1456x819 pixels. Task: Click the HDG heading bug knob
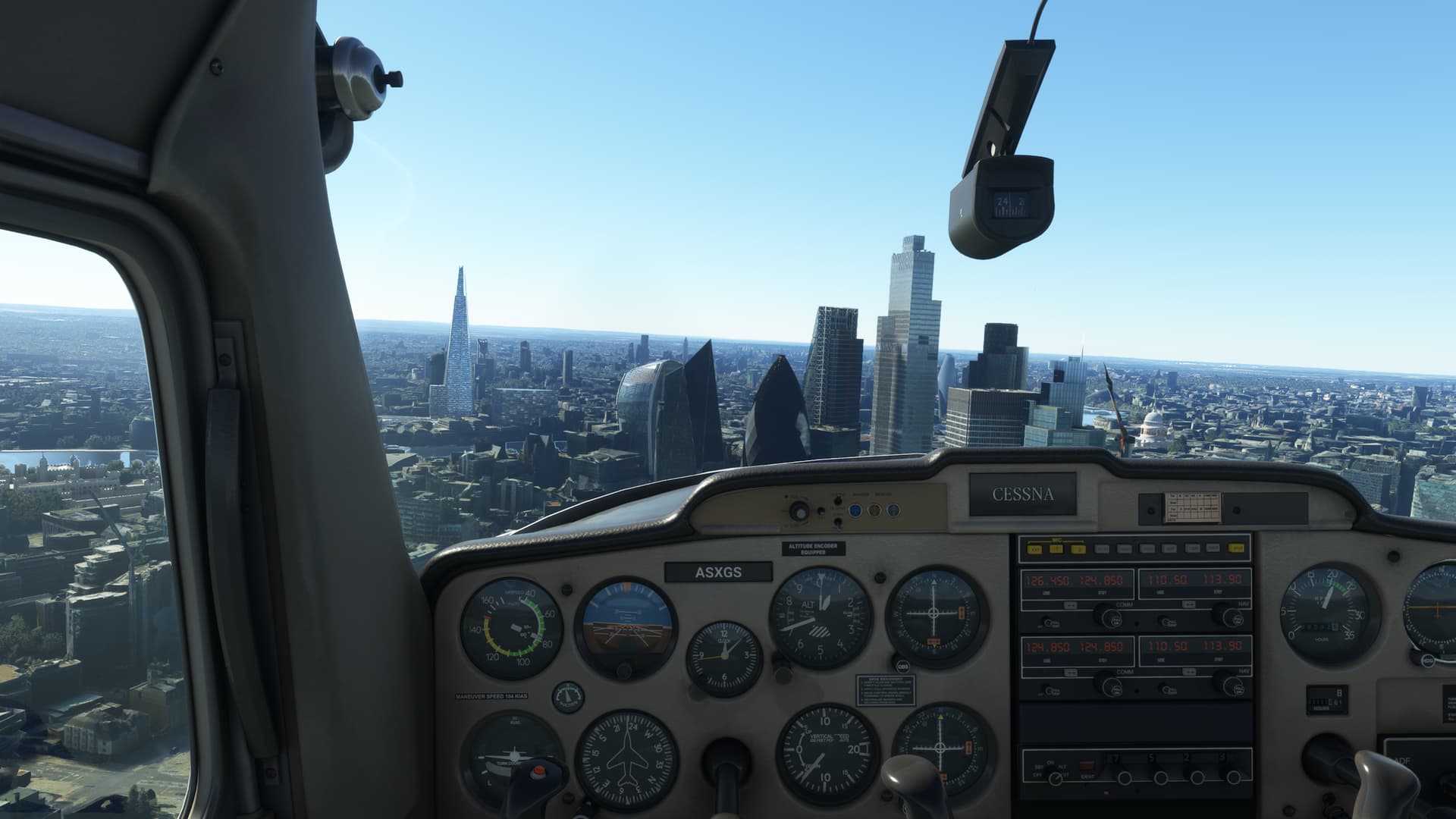tap(1427, 660)
